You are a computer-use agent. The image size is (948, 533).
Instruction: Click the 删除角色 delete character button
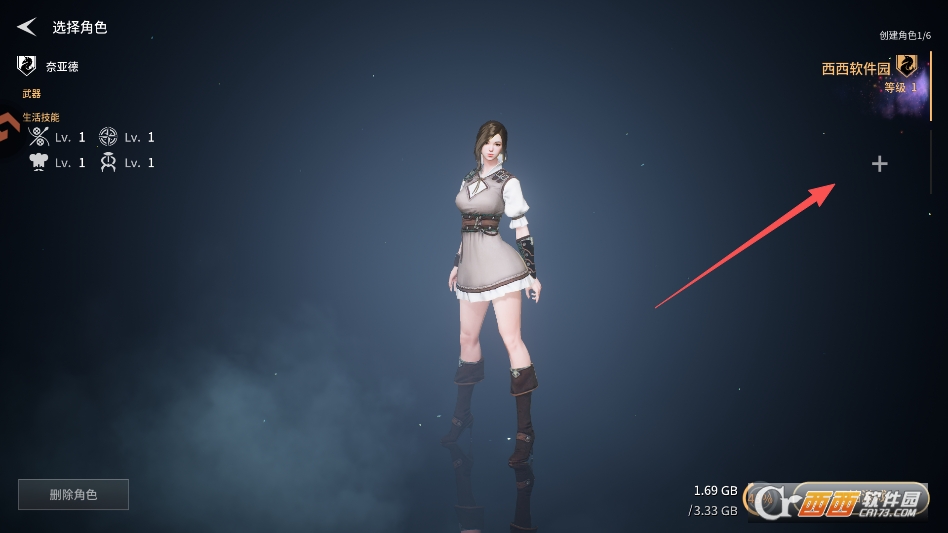click(73, 494)
